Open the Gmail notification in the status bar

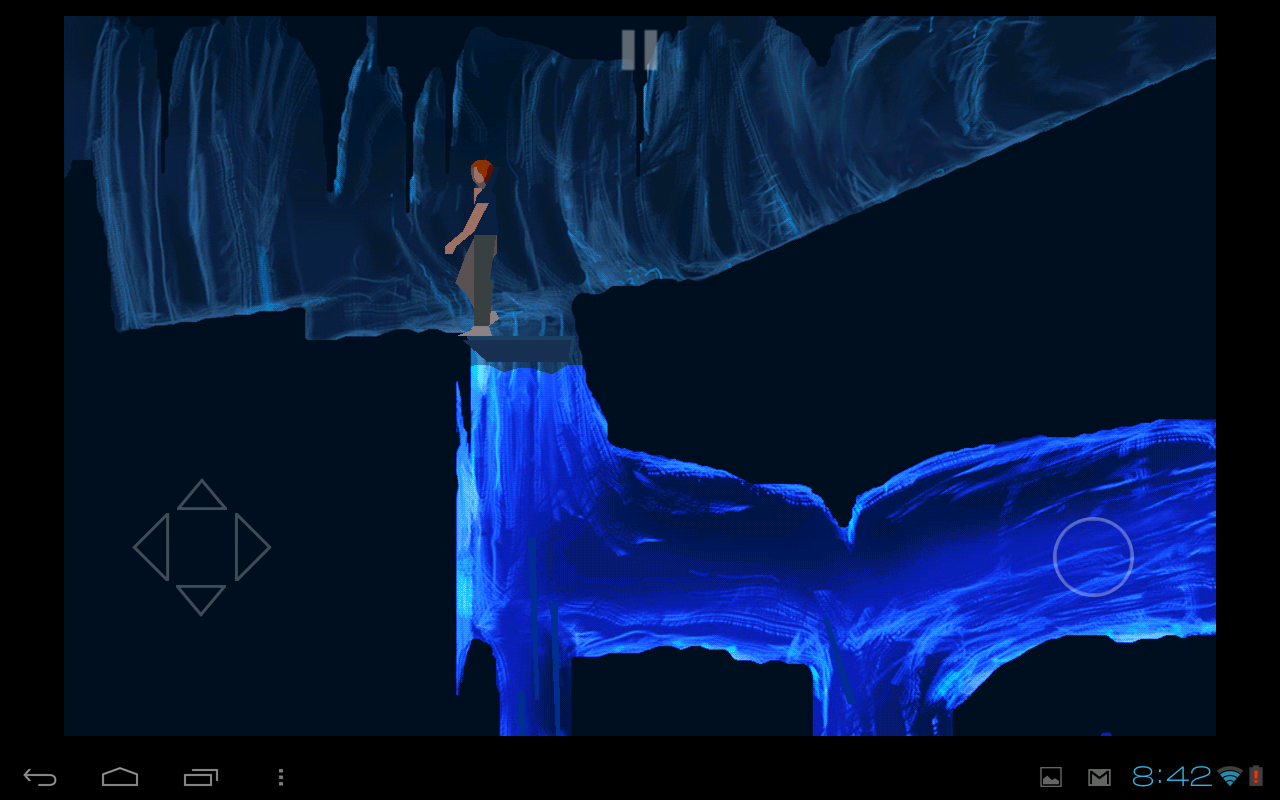(1100, 777)
